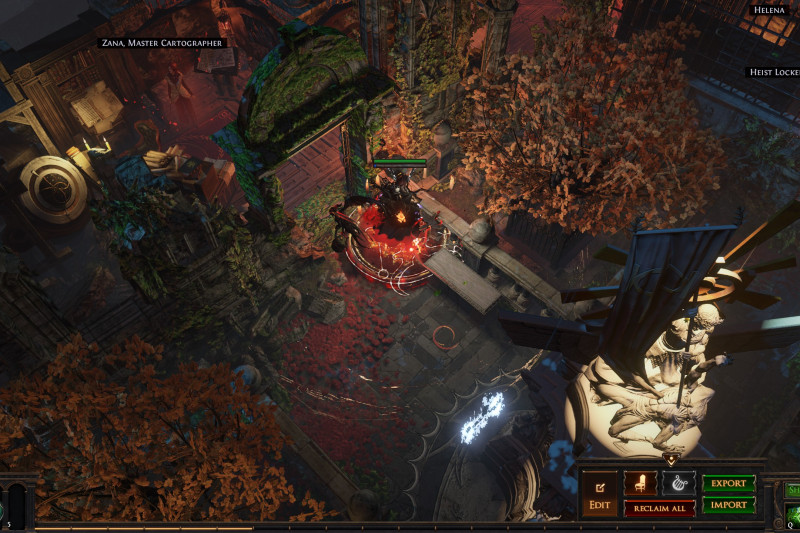The width and height of the screenshot is (800, 533).
Task: Click the Edit hideout button
Action: 600,494
